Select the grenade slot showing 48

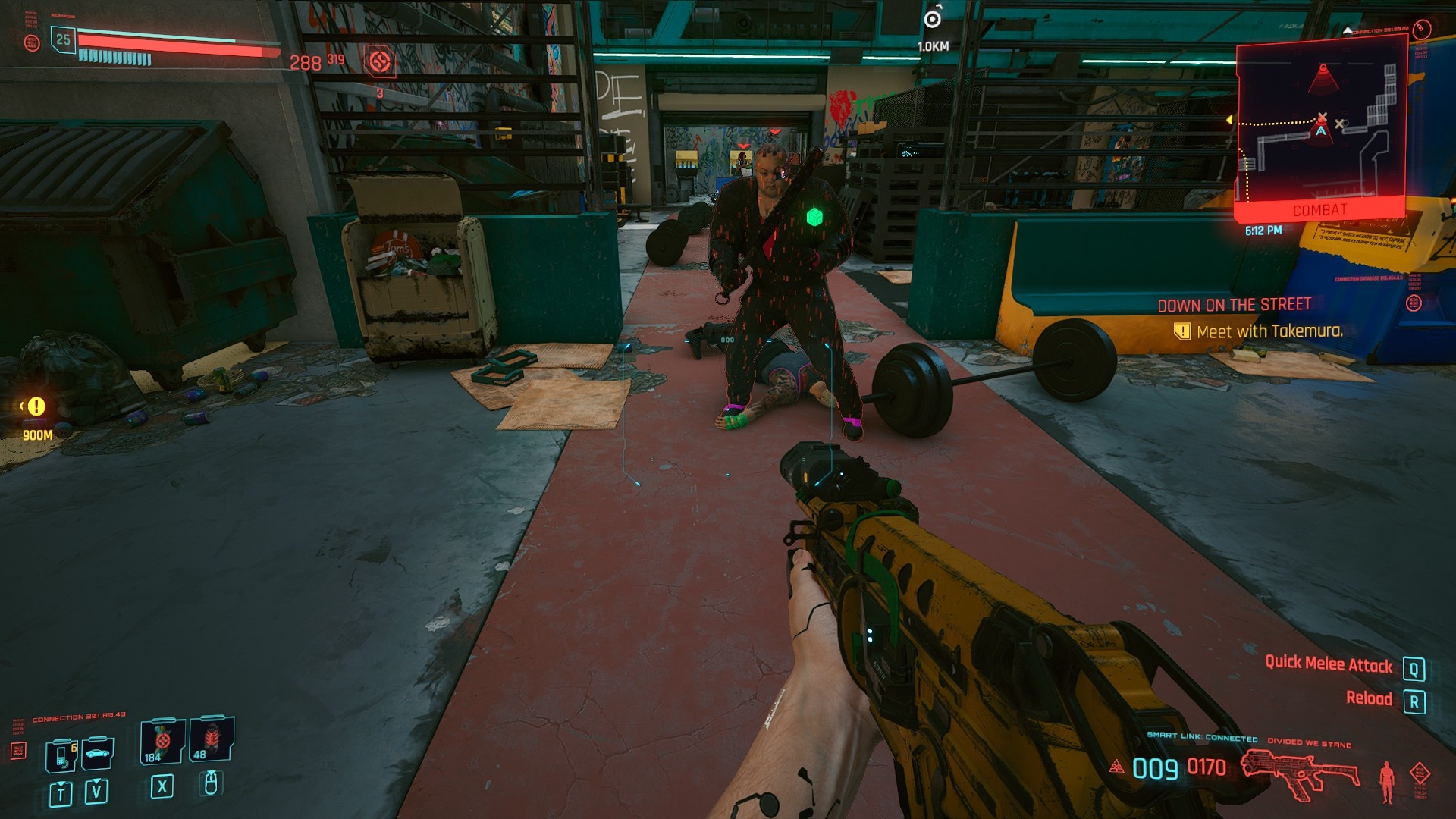tap(211, 739)
